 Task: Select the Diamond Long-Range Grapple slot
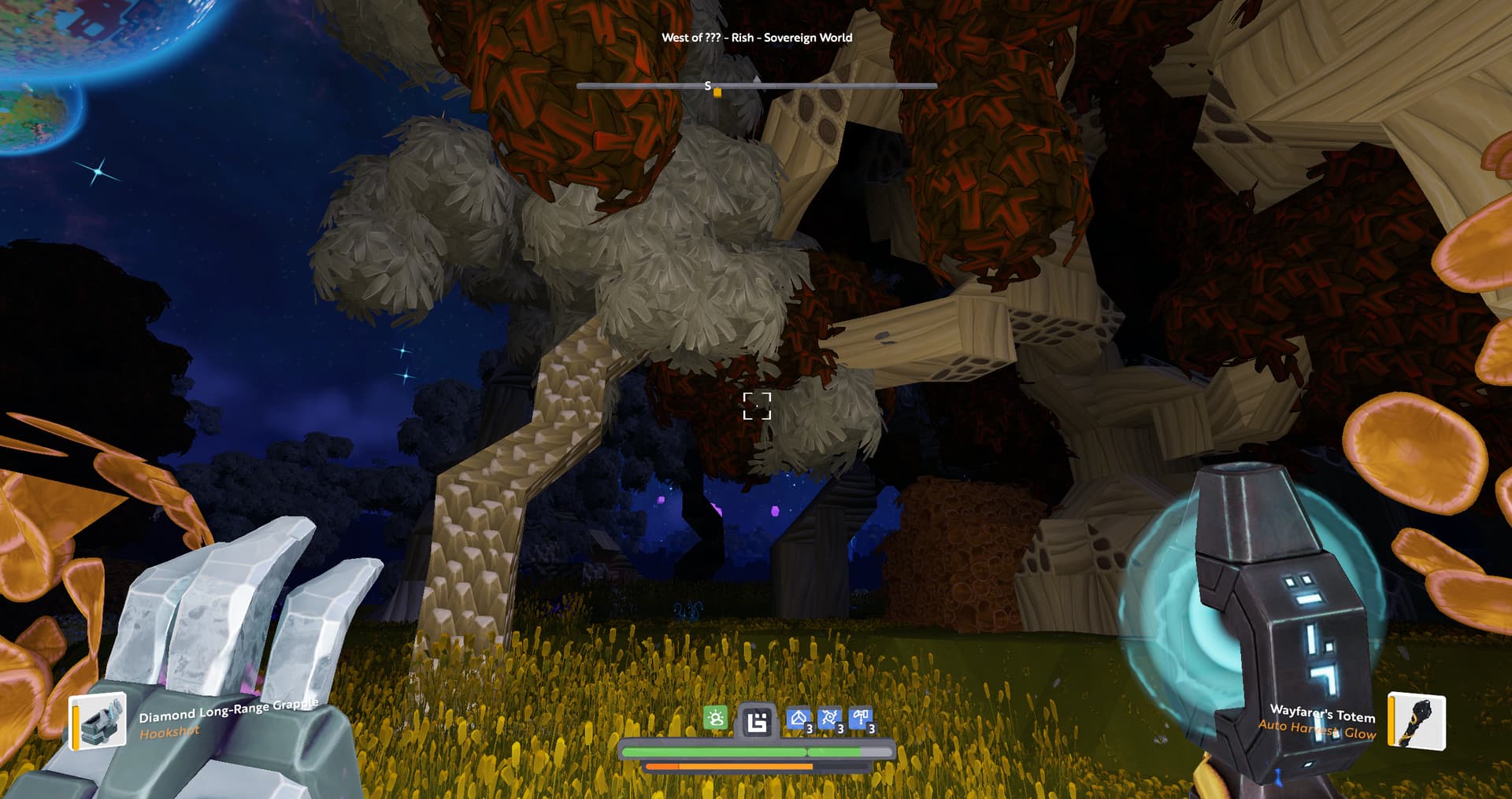pyautogui.click(x=98, y=720)
